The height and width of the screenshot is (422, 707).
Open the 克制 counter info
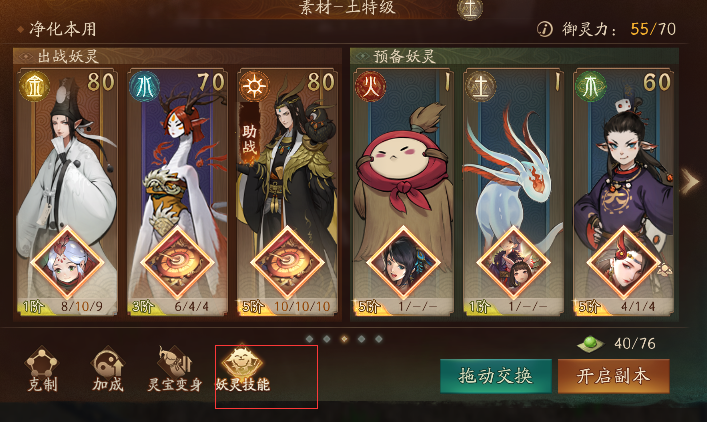42,370
